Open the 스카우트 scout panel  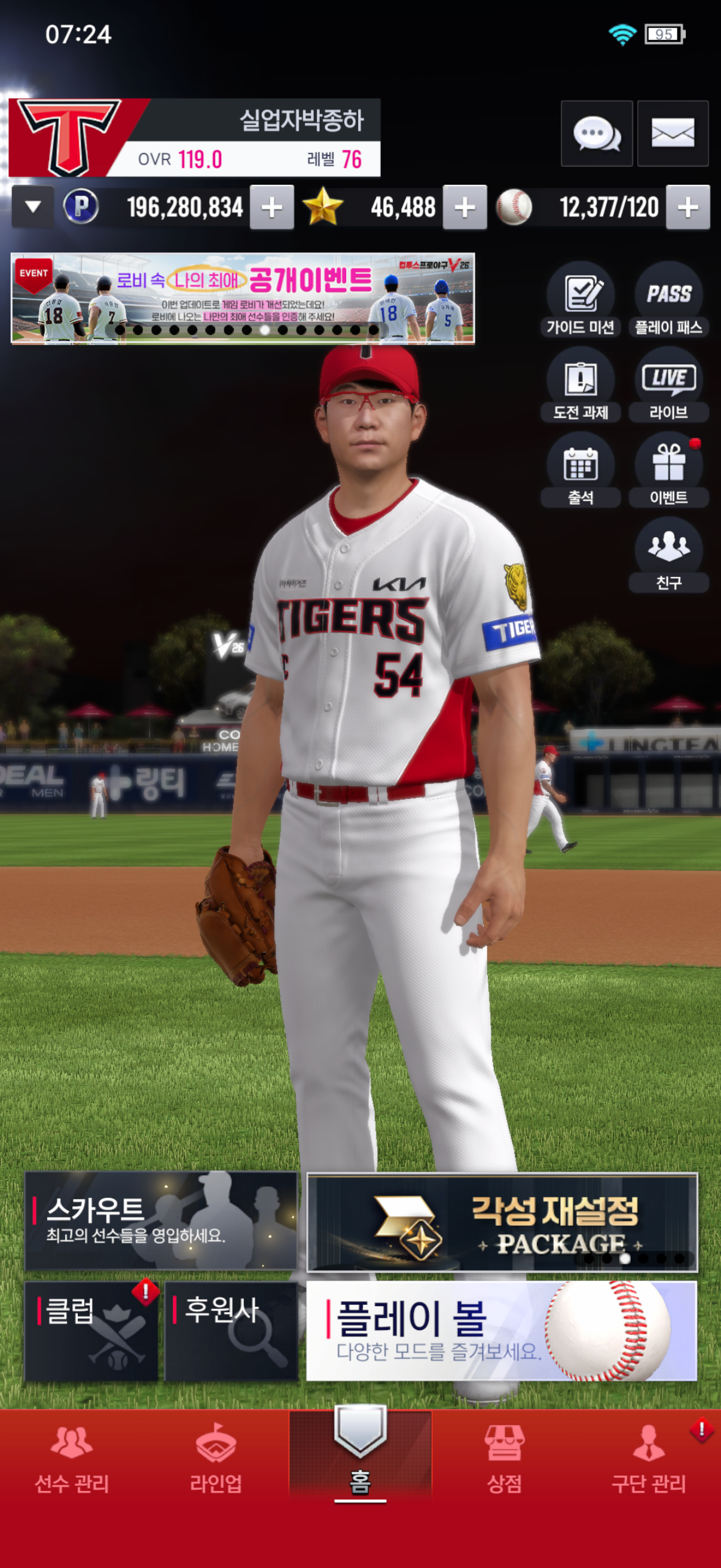161,1221
